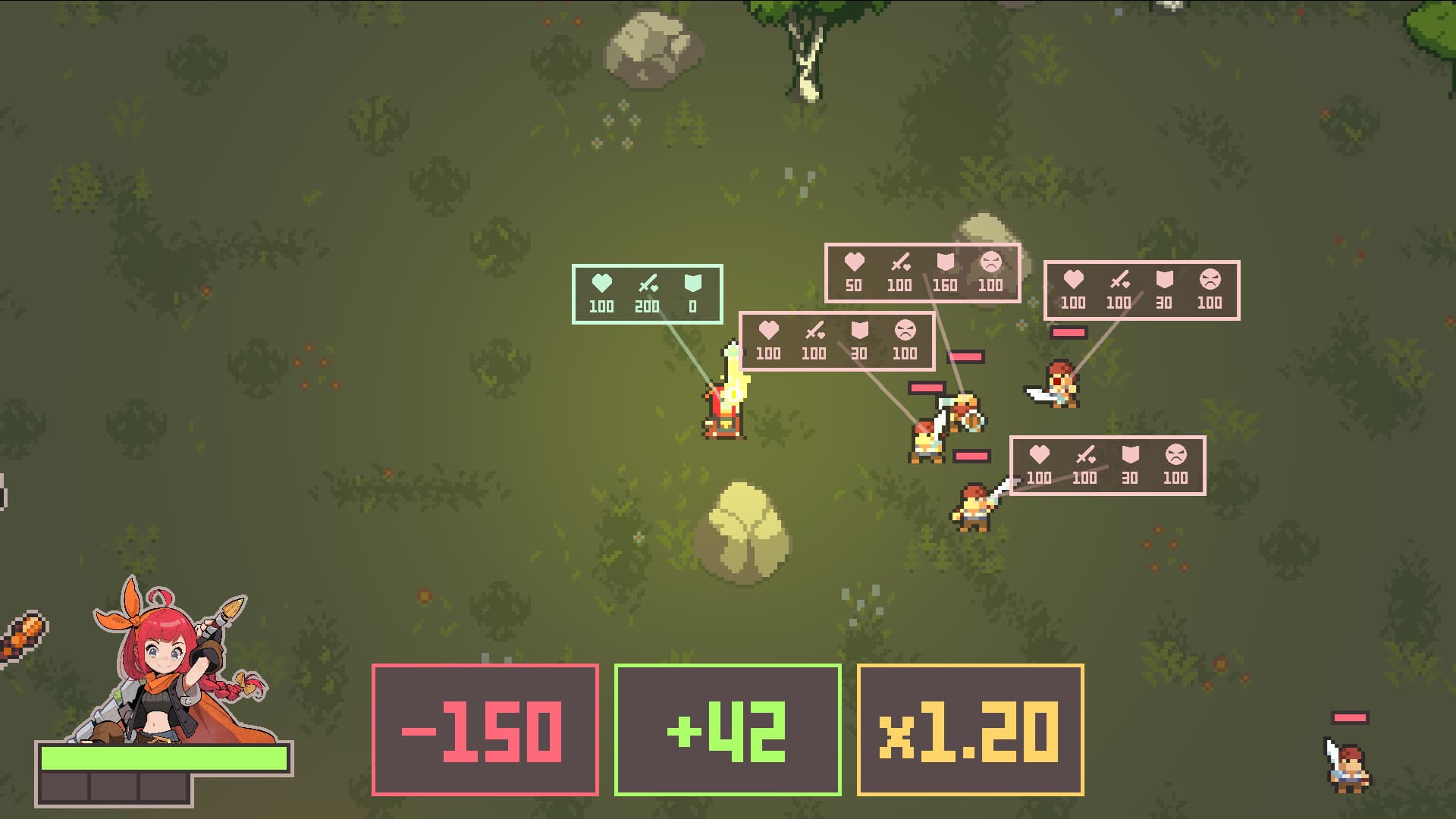Click the heart icon on the teal stat panel
Screen dimensions: 1456x819
pyautogui.click(x=599, y=283)
